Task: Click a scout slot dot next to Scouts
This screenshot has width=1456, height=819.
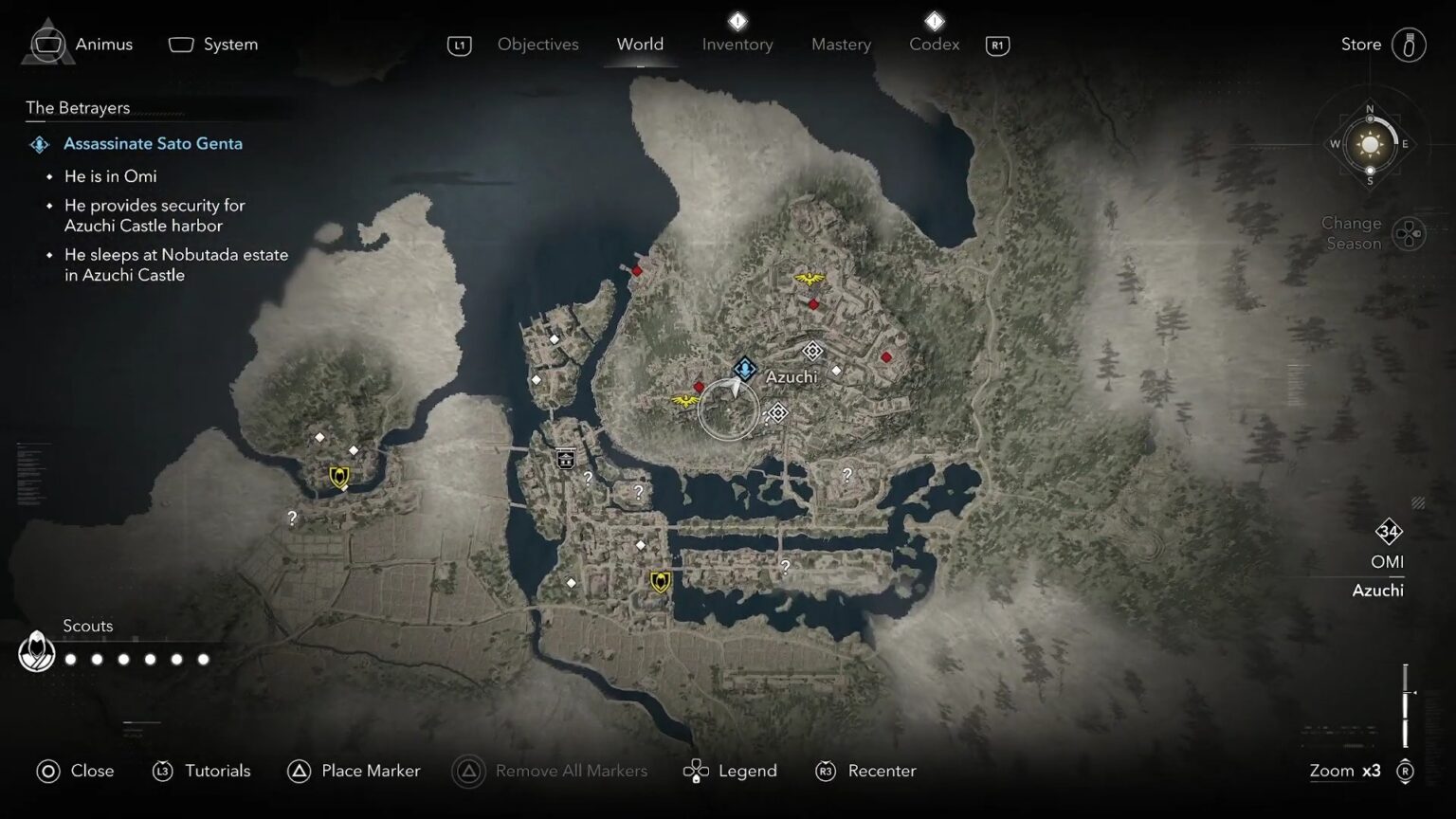Action: click(x=69, y=658)
